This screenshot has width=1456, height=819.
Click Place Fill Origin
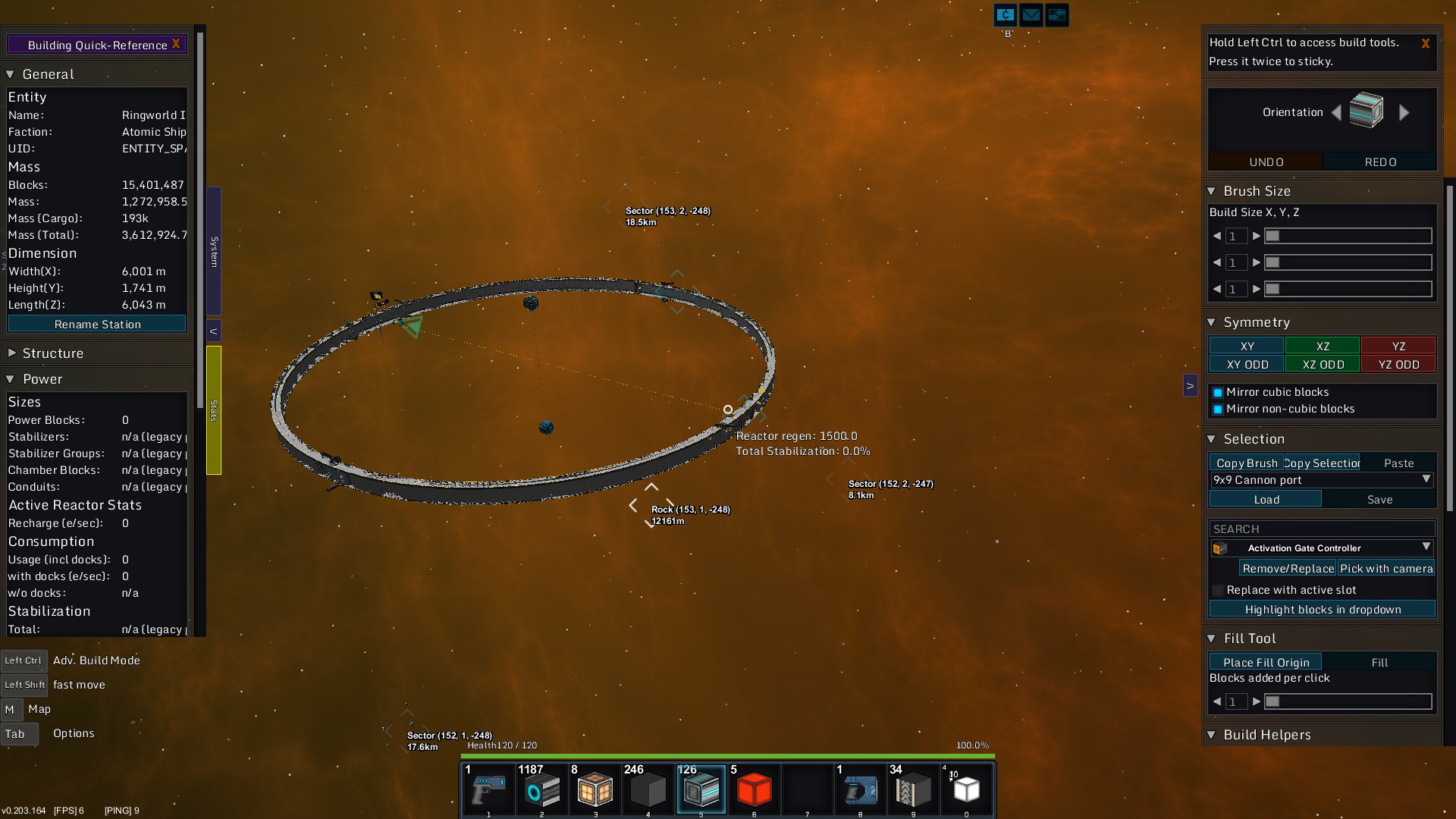[1265, 663]
